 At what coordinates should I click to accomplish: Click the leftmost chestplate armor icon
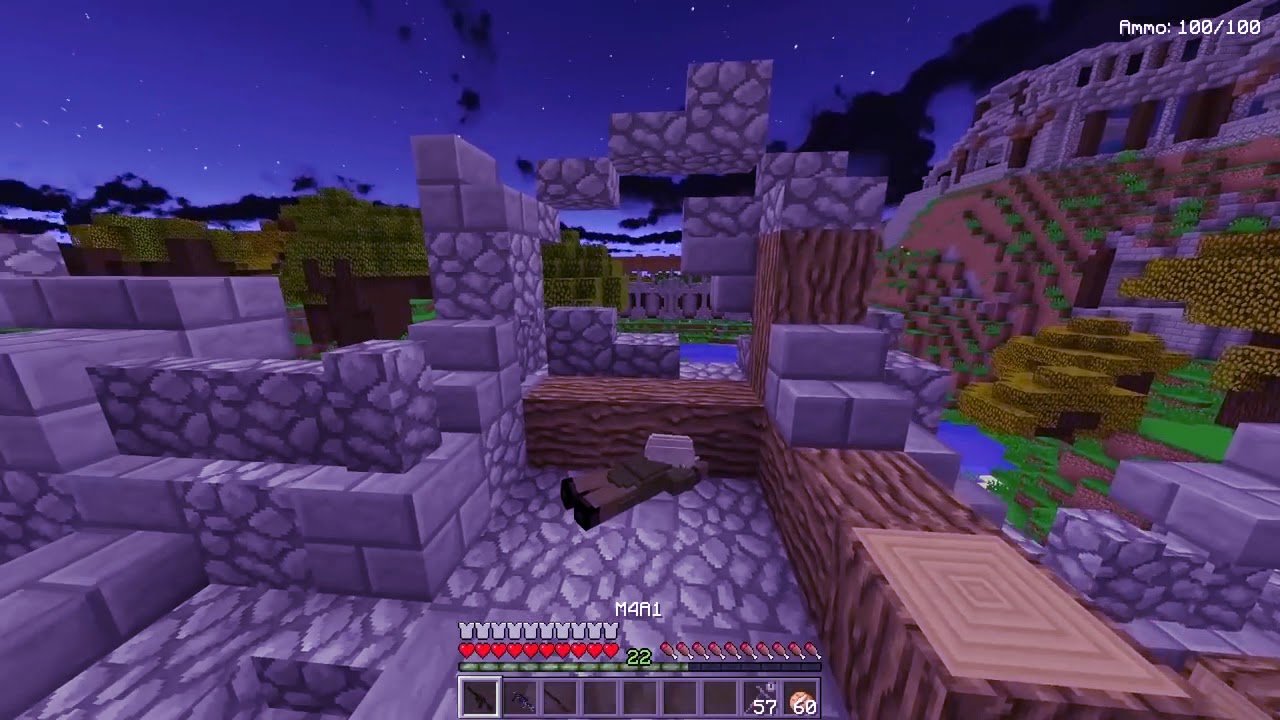pyautogui.click(x=465, y=630)
